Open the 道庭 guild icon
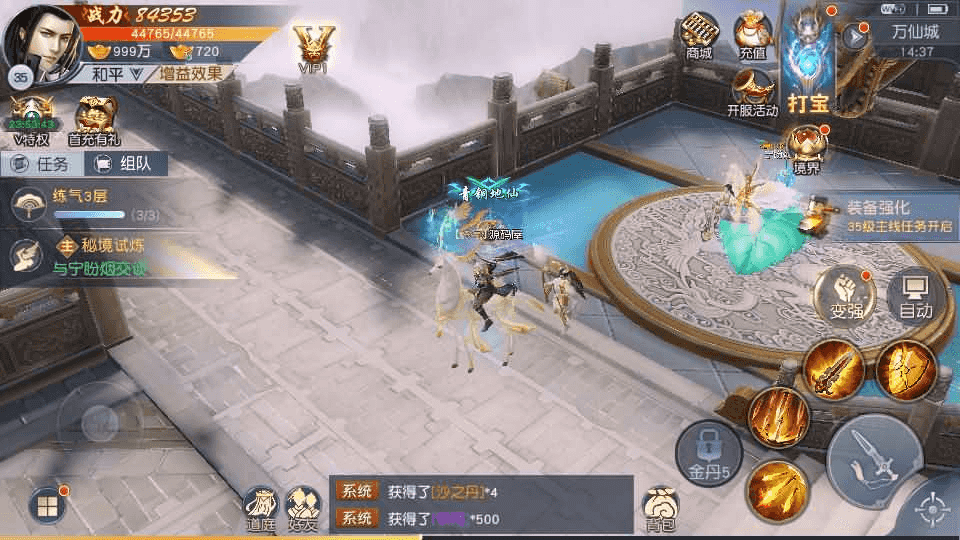960x540 pixels. 260,508
